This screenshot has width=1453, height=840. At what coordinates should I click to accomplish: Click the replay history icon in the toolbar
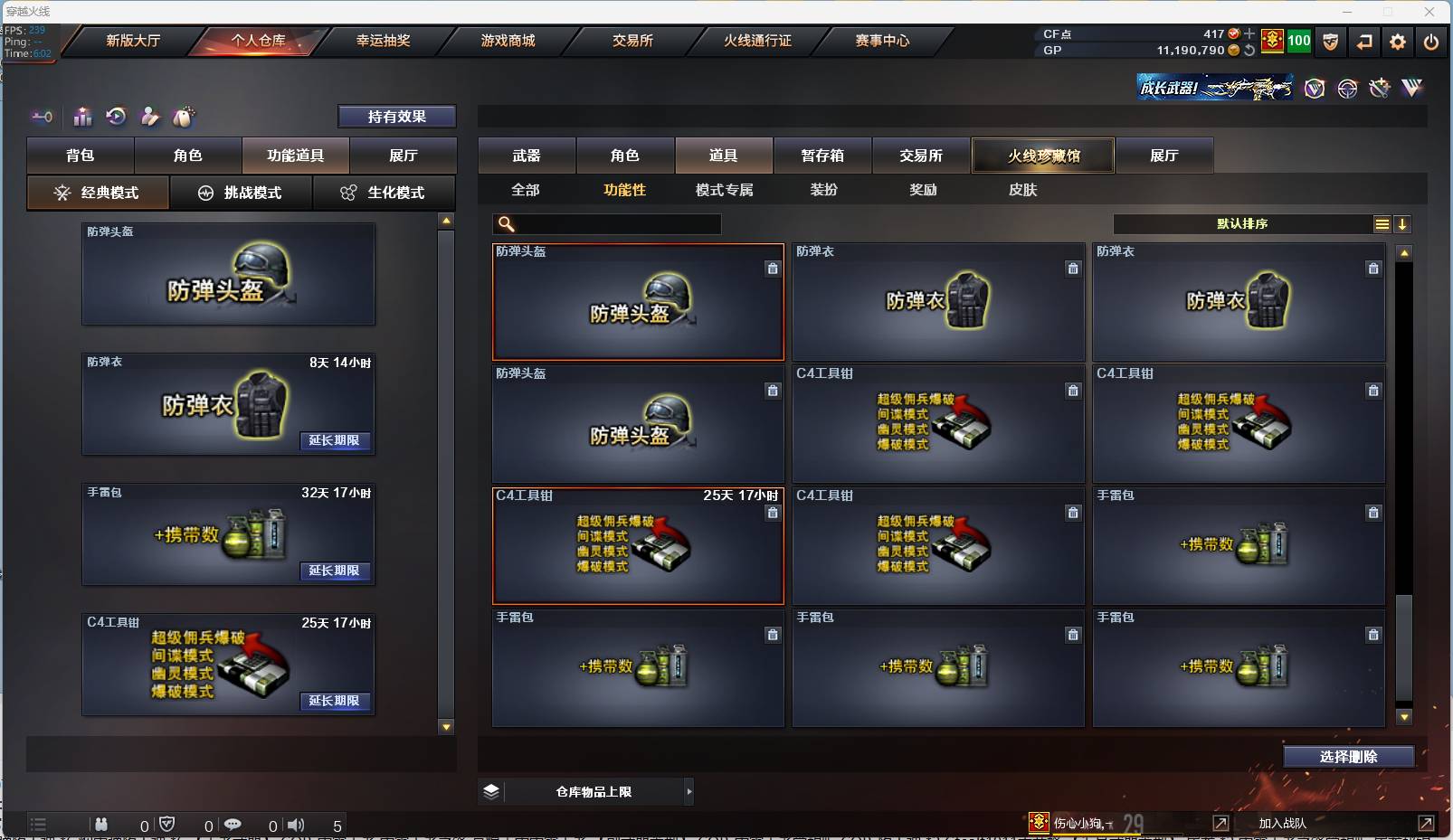pos(116,117)
